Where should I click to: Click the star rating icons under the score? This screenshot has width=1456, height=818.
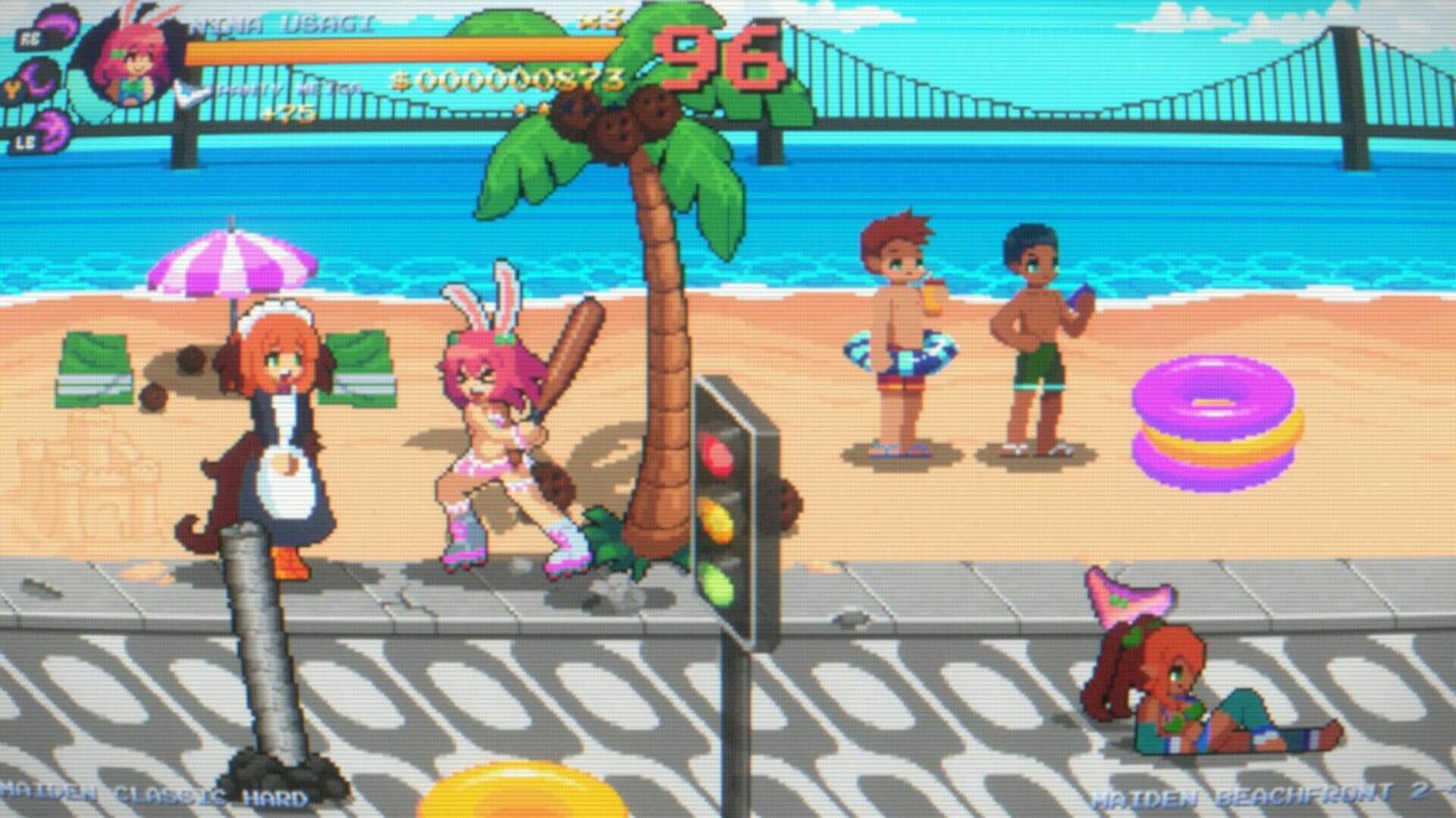[x=531, y=108]
